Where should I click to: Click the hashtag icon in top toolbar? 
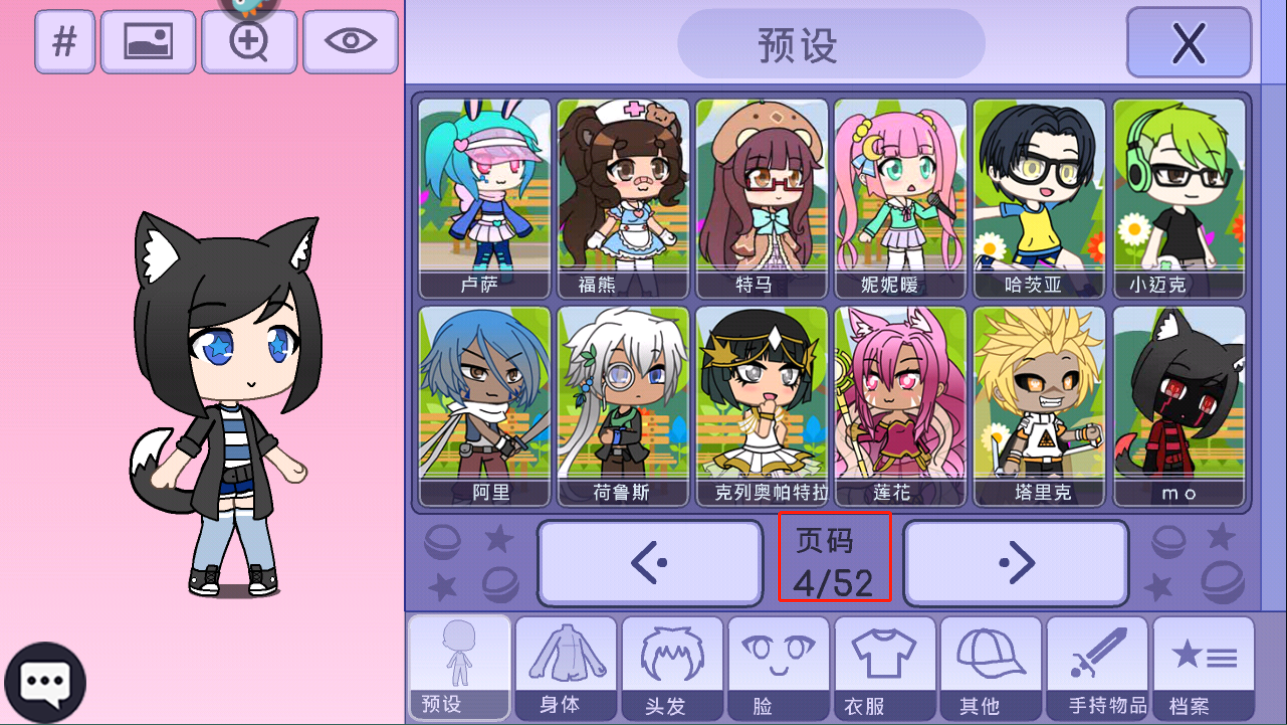pos(64,41)
